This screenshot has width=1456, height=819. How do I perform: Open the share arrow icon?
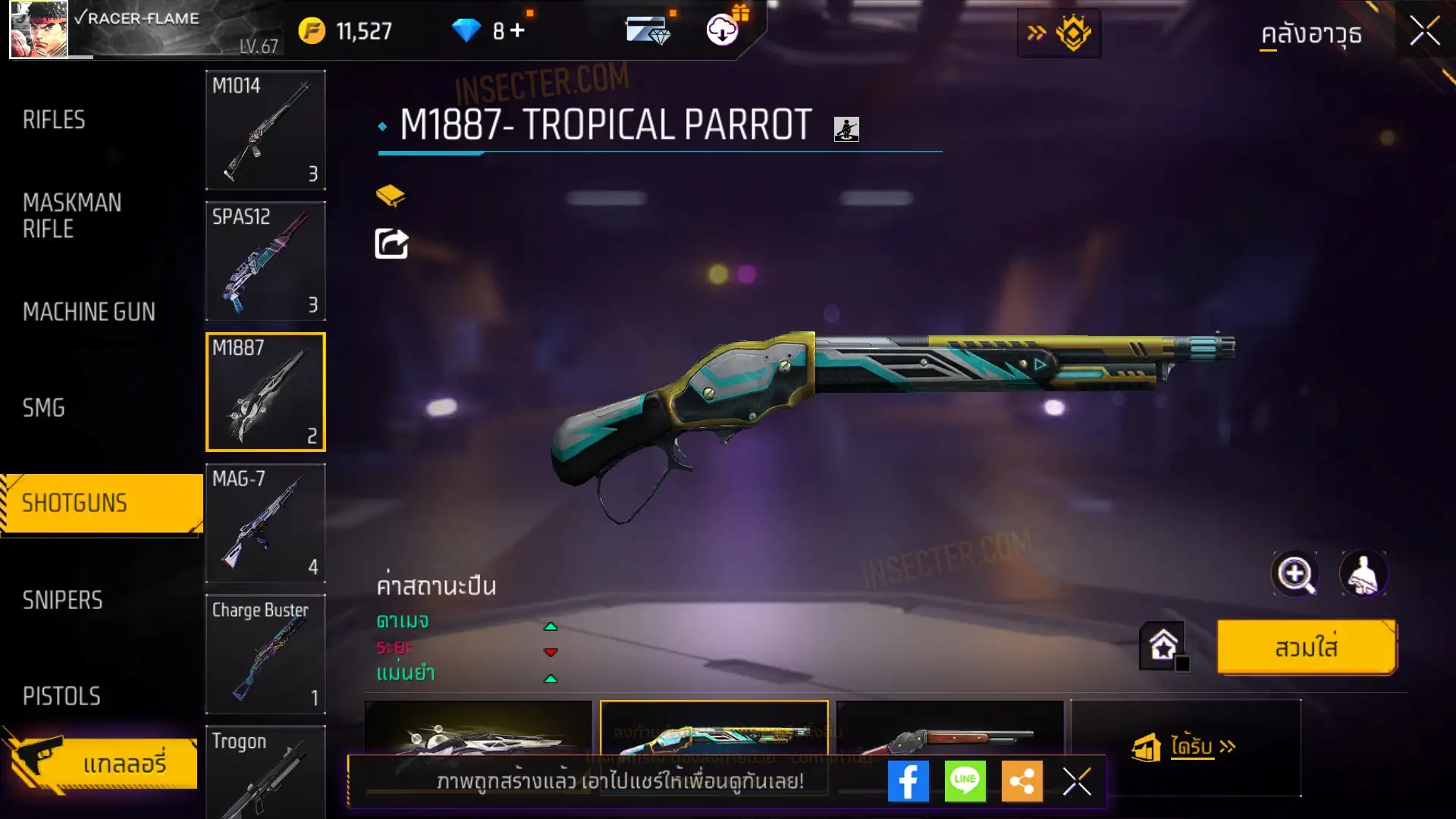pos(391,244)
